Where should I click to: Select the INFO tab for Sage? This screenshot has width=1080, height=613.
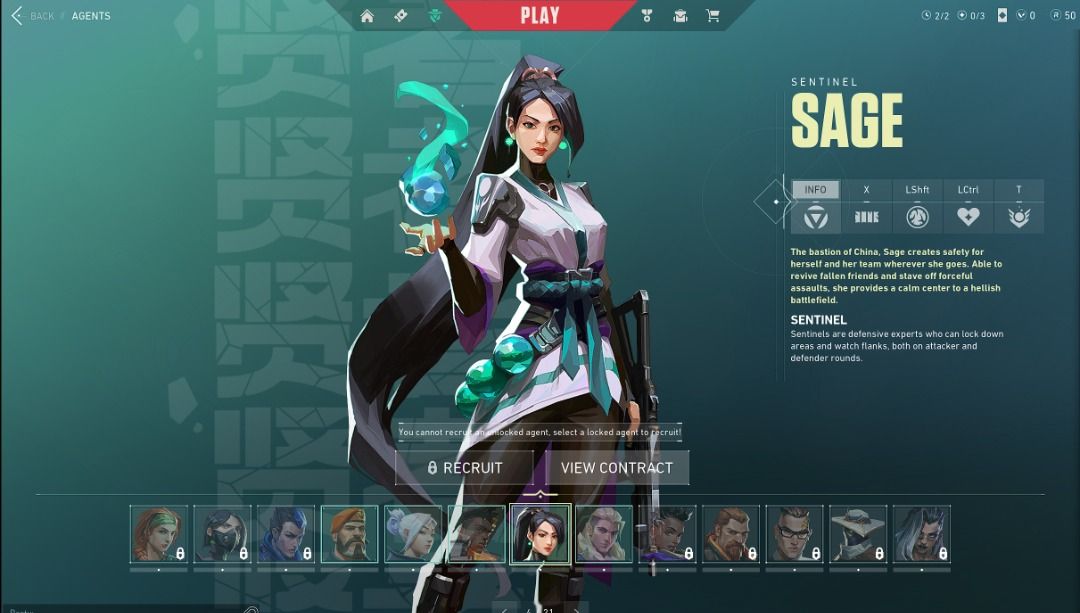815,190
